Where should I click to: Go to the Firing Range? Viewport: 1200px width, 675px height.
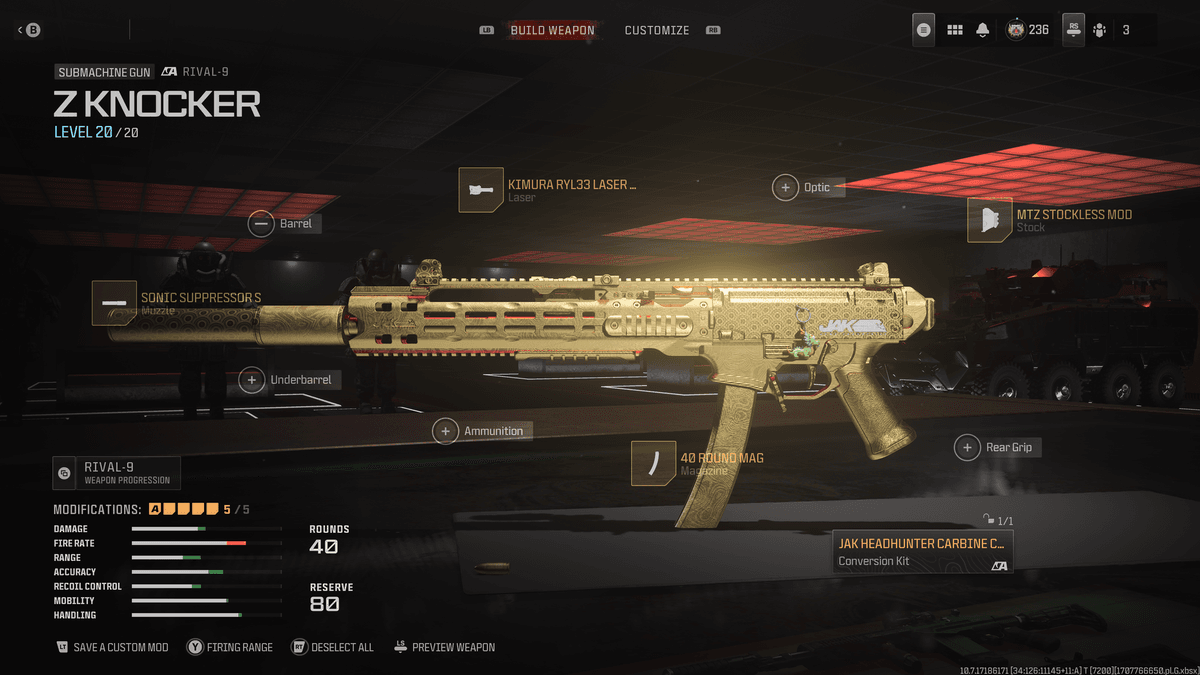click(229, 647)
